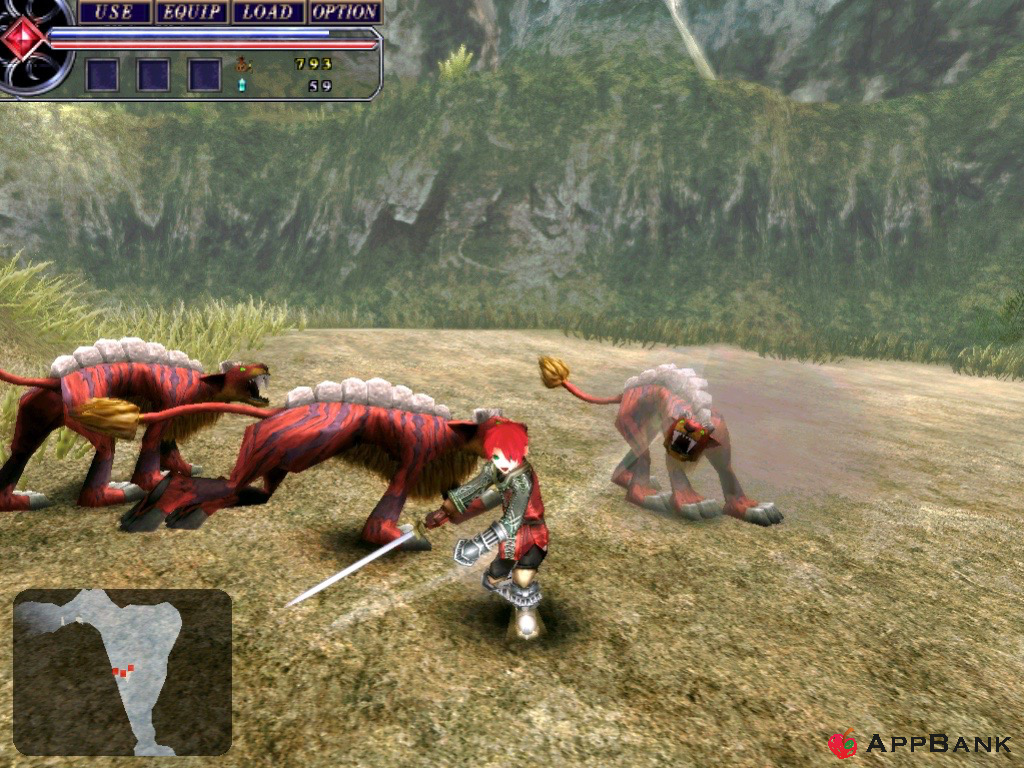
Task: Click the red gem emblem
Action: pos(24,38)
